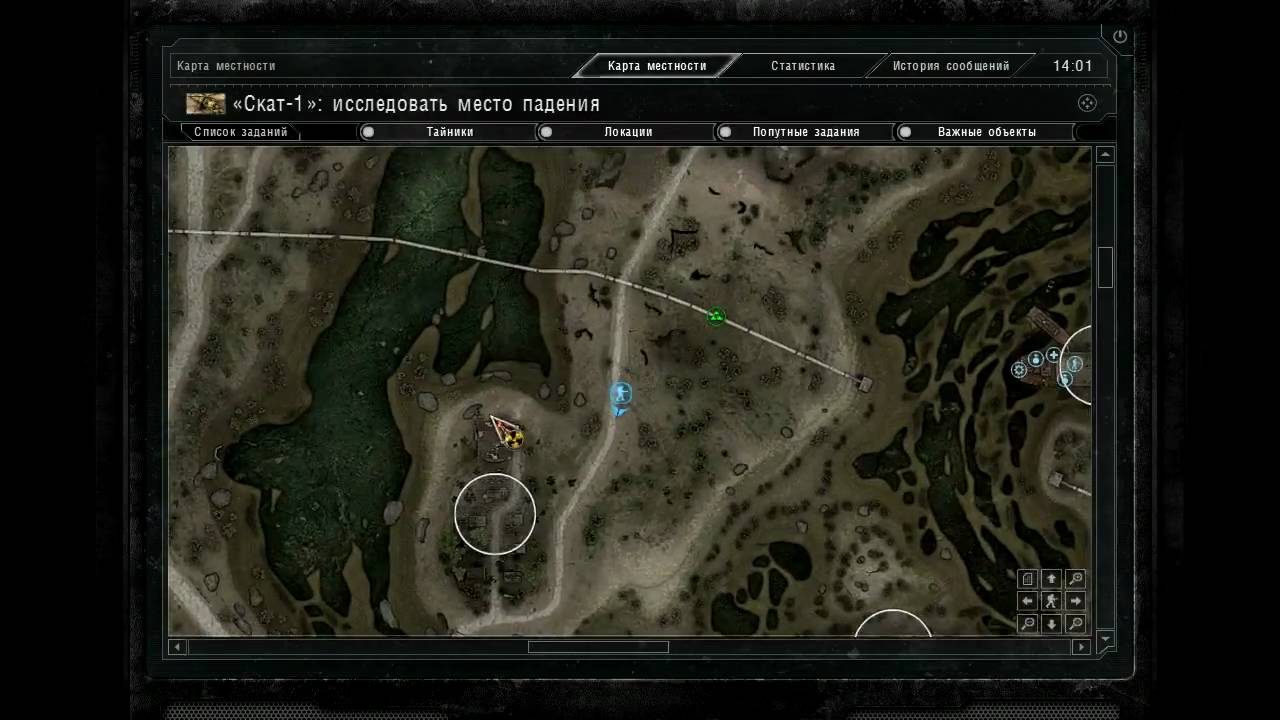Pan the map left with the arrow button
Viewport: 1280px width, 720px height.
pos(1027,601)
